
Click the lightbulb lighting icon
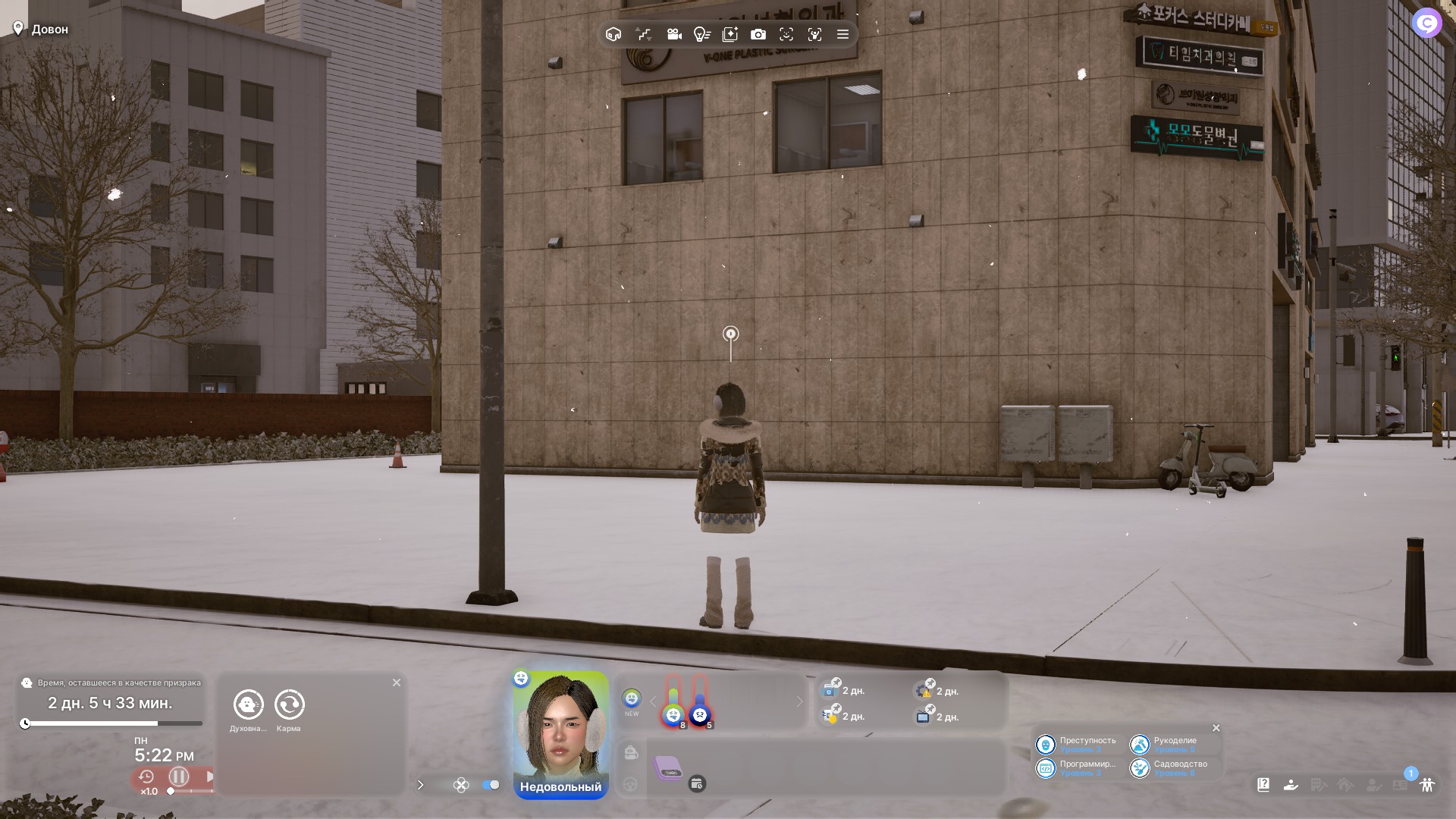[701, 34]
